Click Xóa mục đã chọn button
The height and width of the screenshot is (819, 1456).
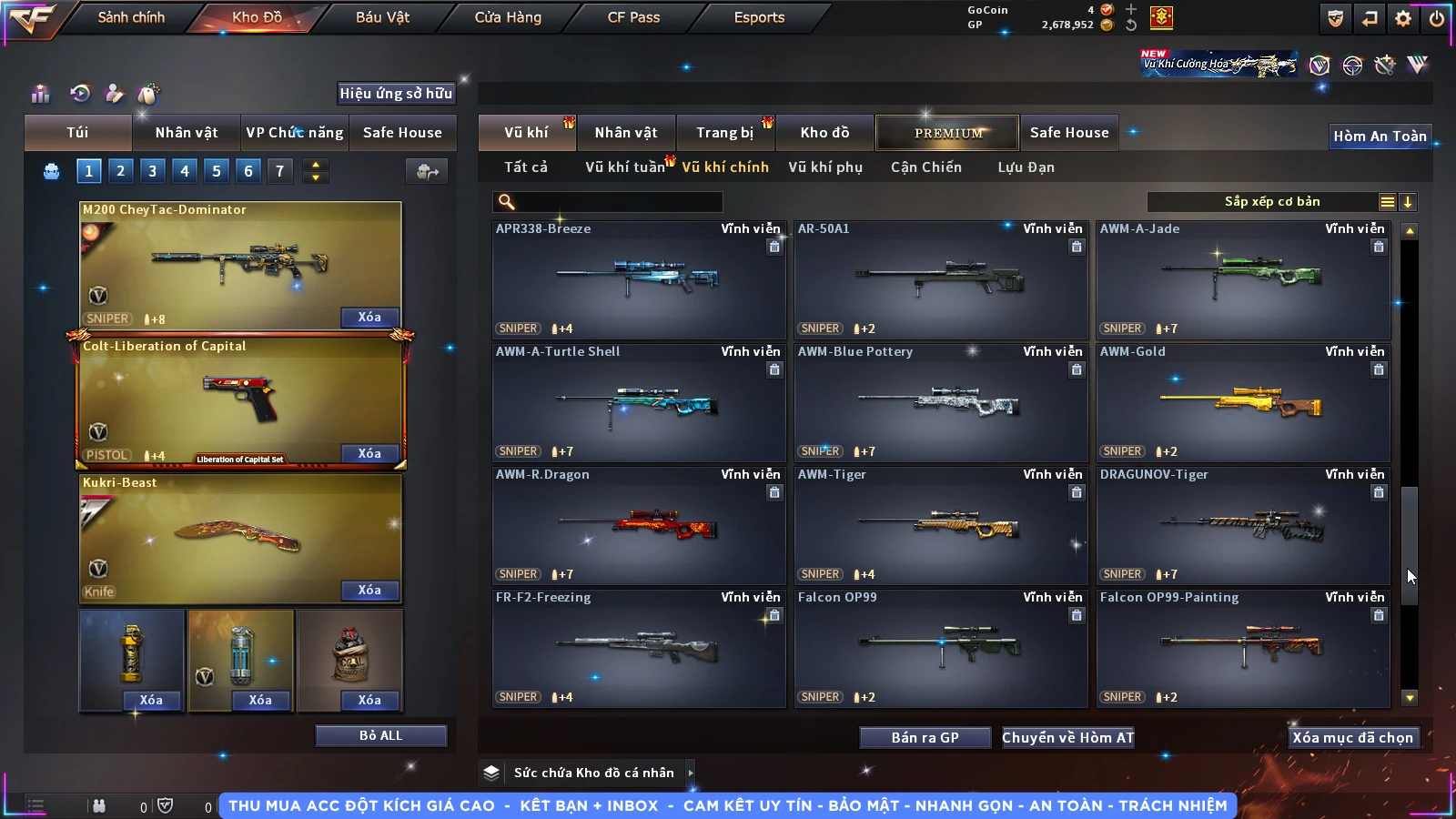1352,738
